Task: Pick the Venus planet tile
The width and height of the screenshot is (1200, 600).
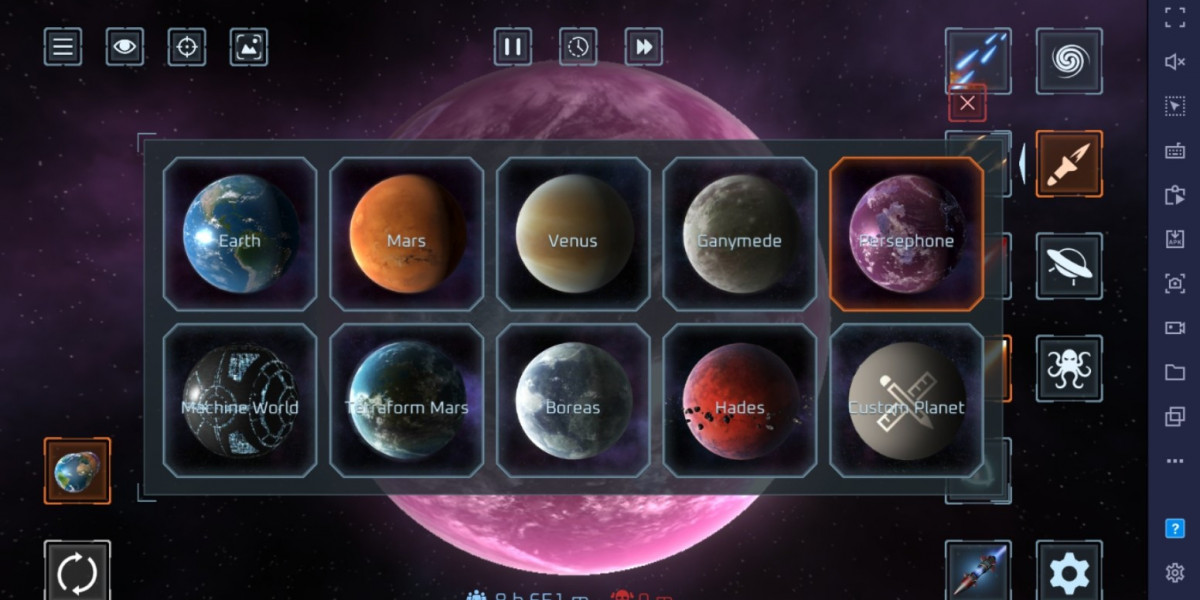Action: click(573, 234)
